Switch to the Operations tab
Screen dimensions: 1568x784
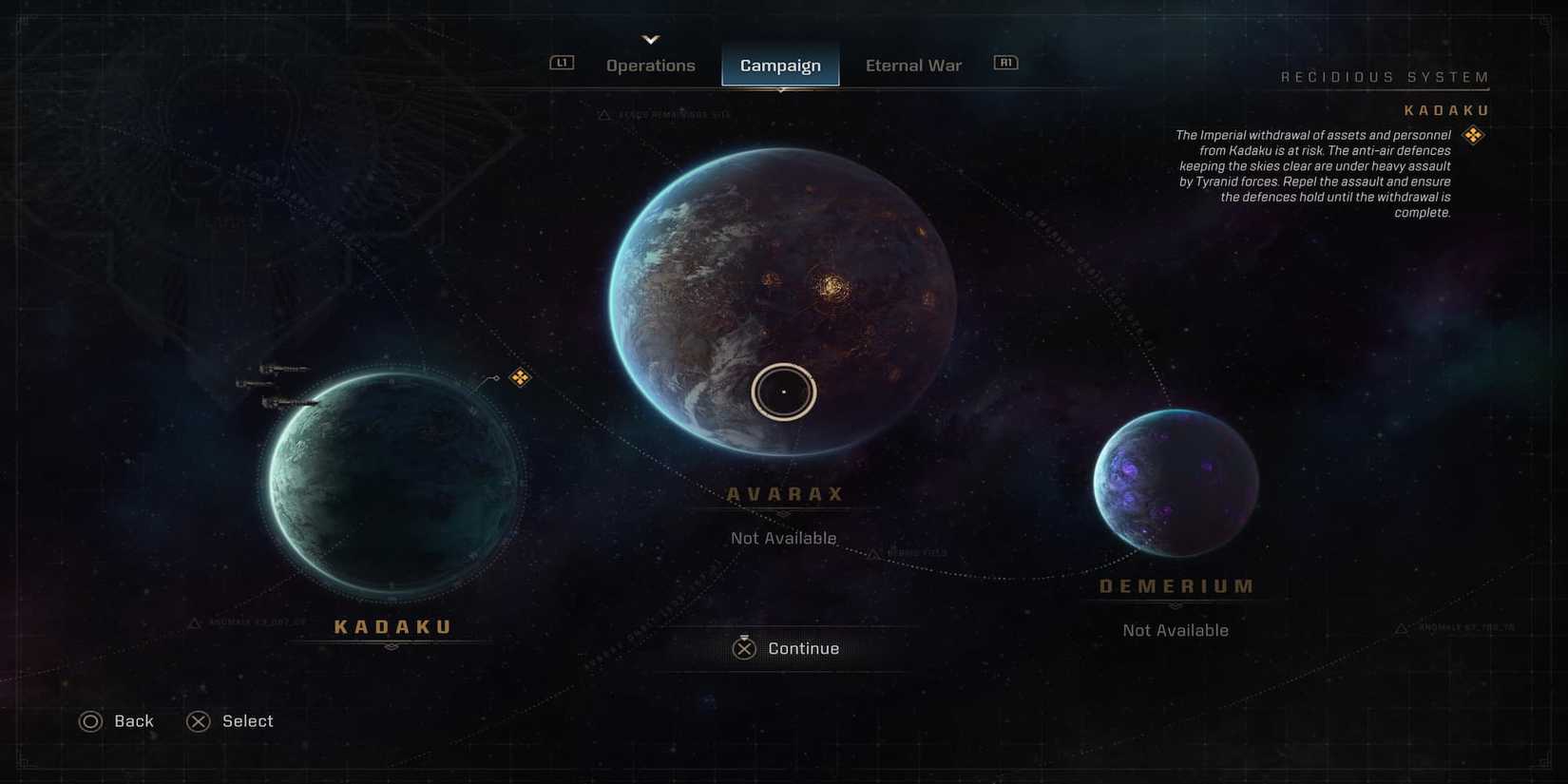tap(650, 65)
